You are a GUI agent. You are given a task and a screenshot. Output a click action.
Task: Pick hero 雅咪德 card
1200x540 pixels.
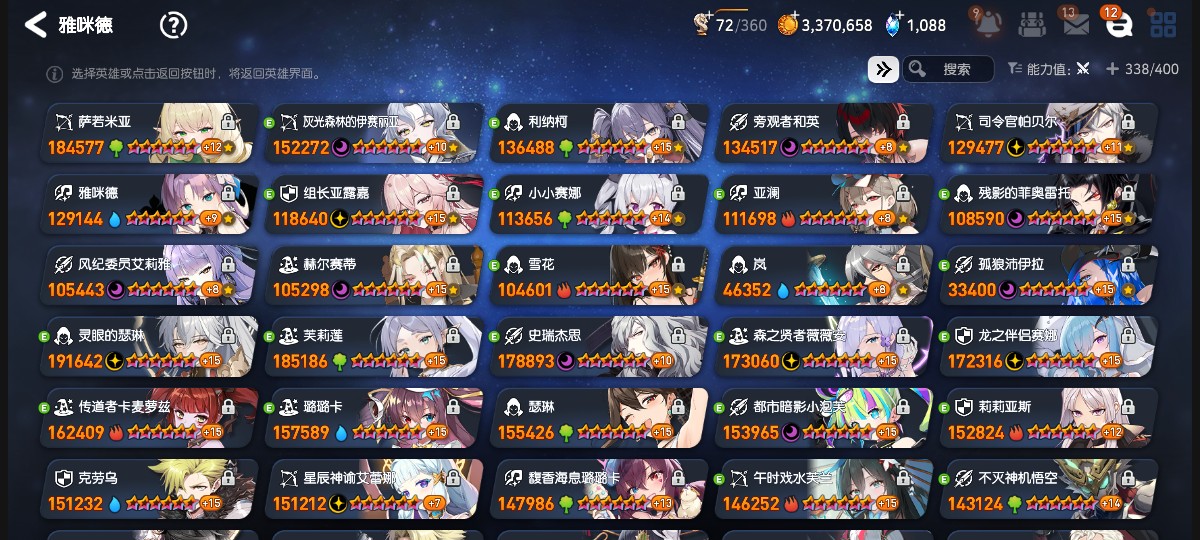pos(150,205)
